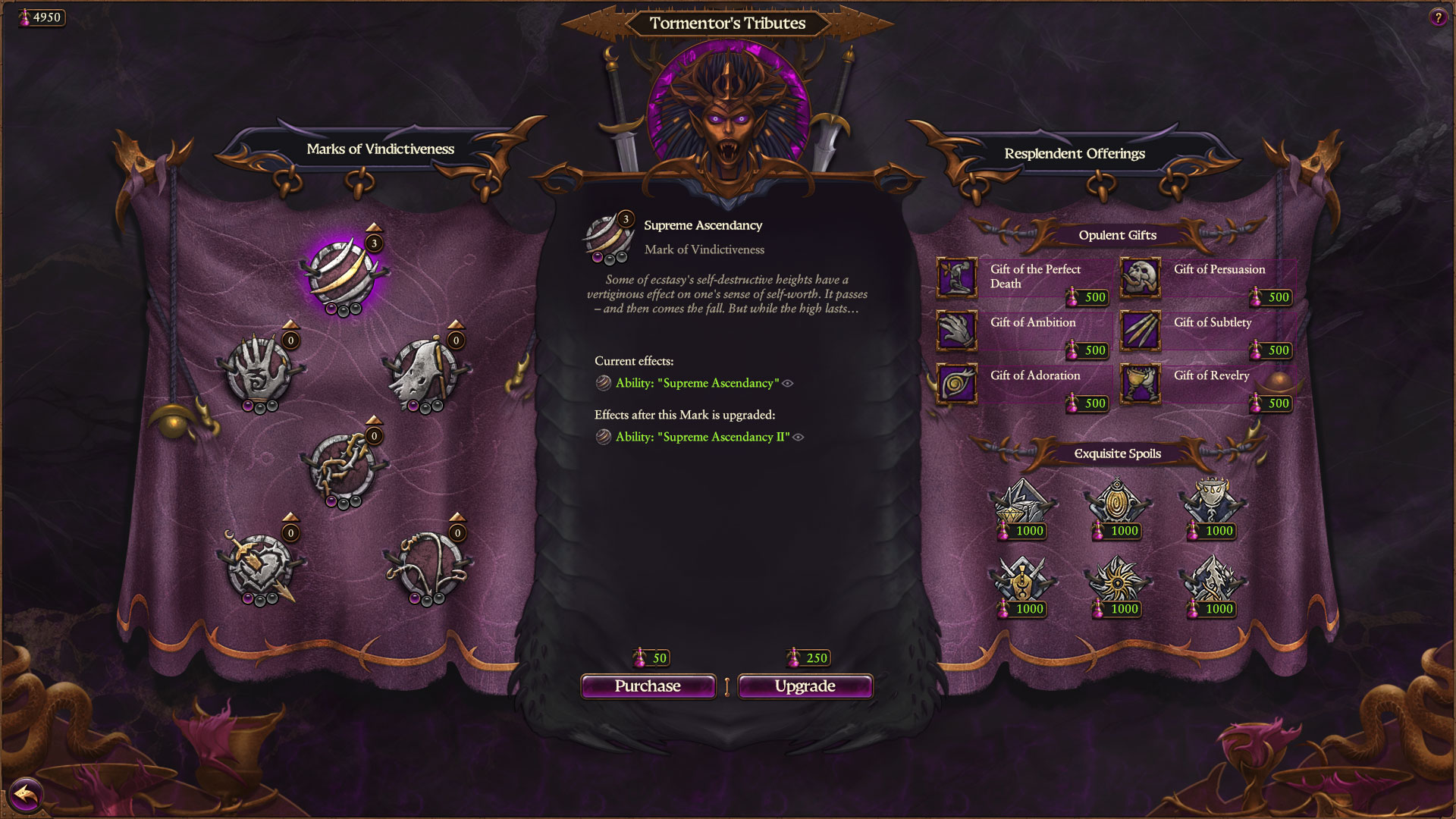This screenshot has width=1456, height=819.
Task: Toggle the eye beside Ability Supreme Ascendancy
Action: [x=789, y=384]
